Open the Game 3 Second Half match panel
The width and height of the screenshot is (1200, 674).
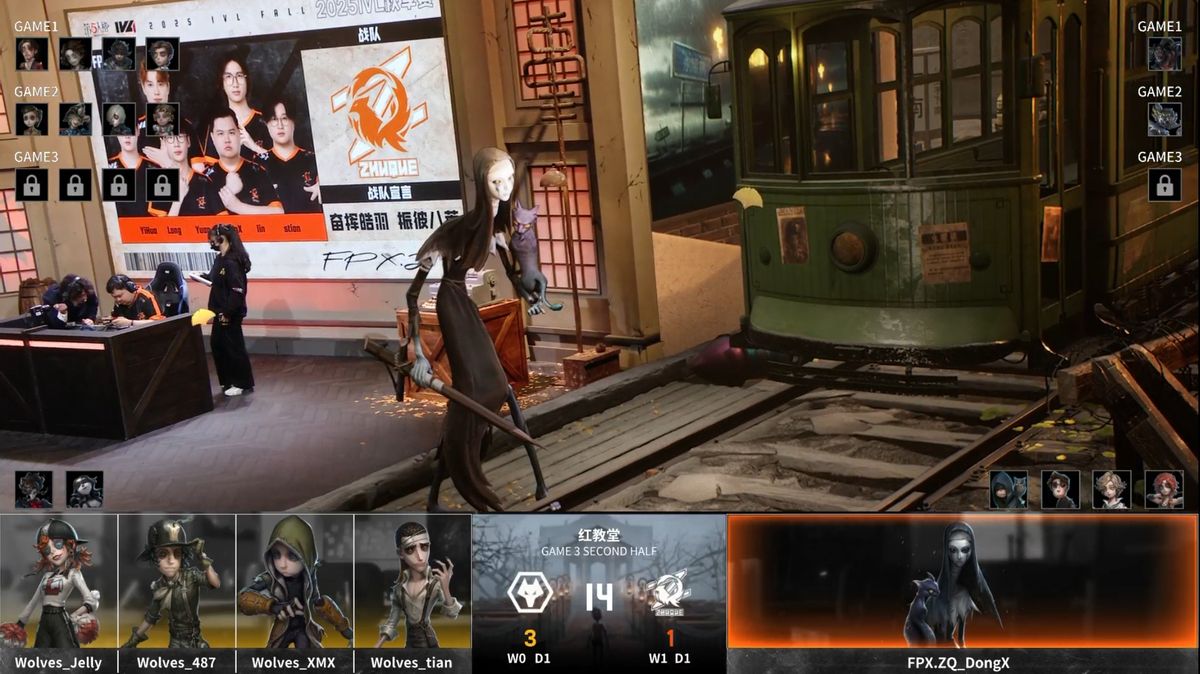pos(599,592)
